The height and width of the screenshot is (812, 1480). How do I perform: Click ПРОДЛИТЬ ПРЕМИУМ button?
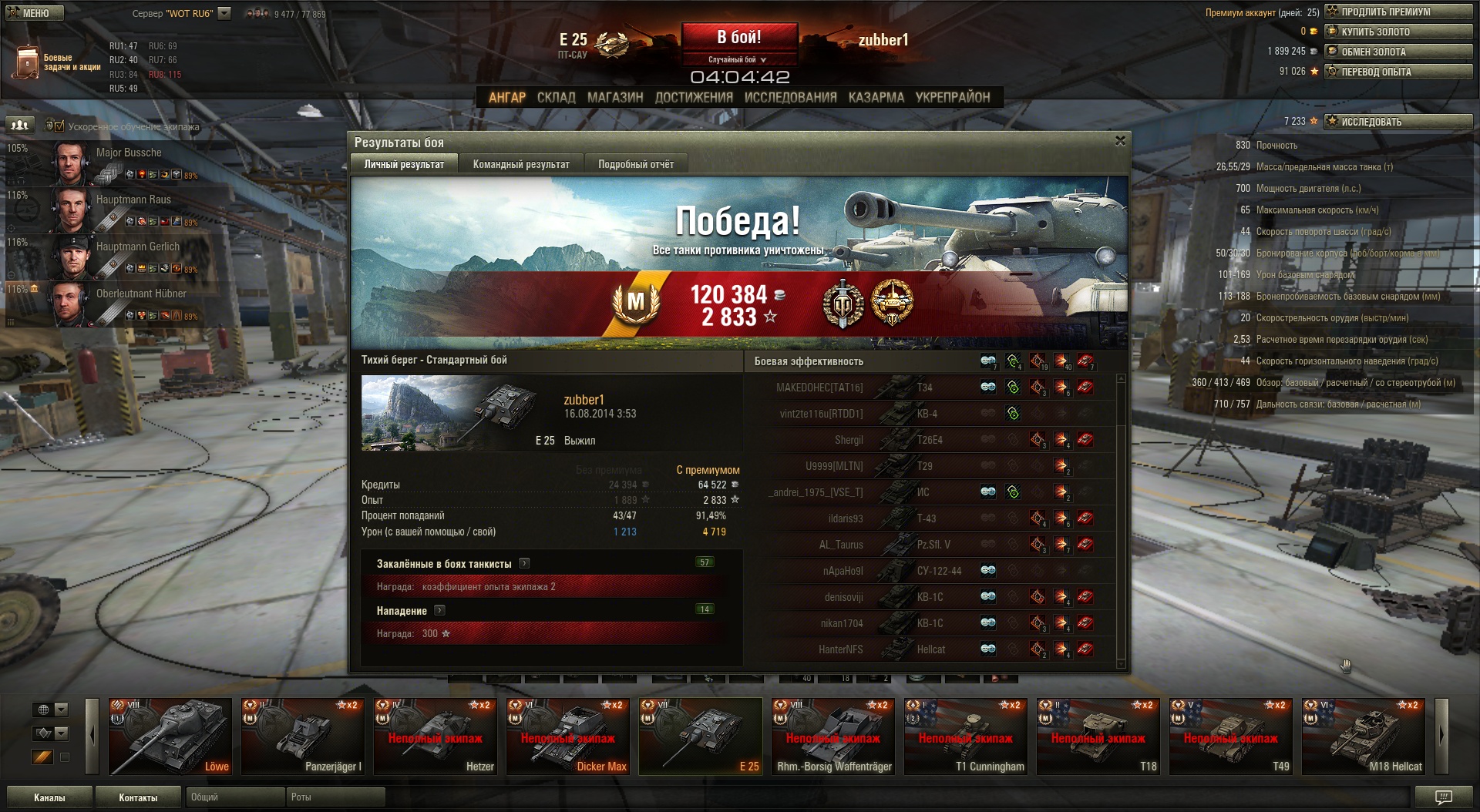click(x=1398, y=12)
